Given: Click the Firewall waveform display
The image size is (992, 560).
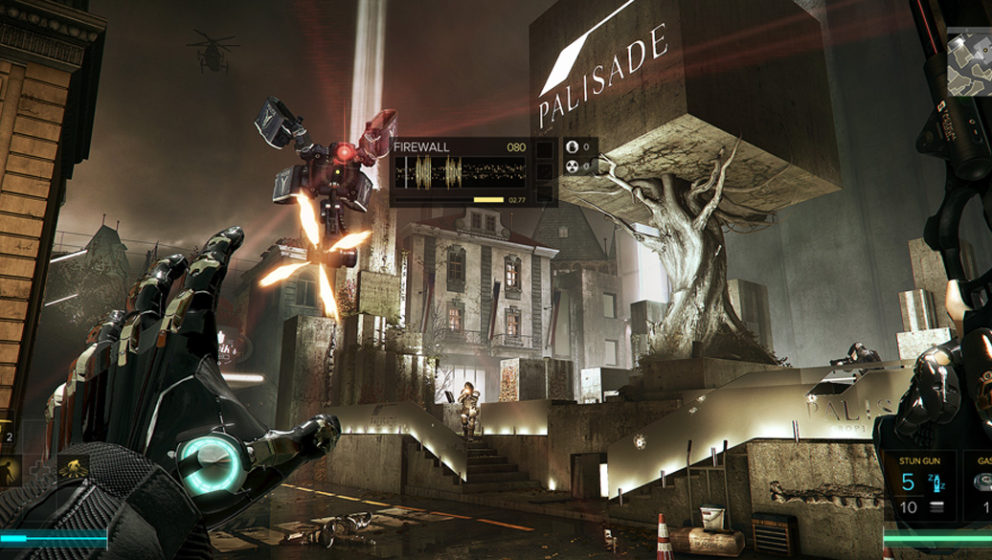Looking at the screenshot, I should click(459, 172).
